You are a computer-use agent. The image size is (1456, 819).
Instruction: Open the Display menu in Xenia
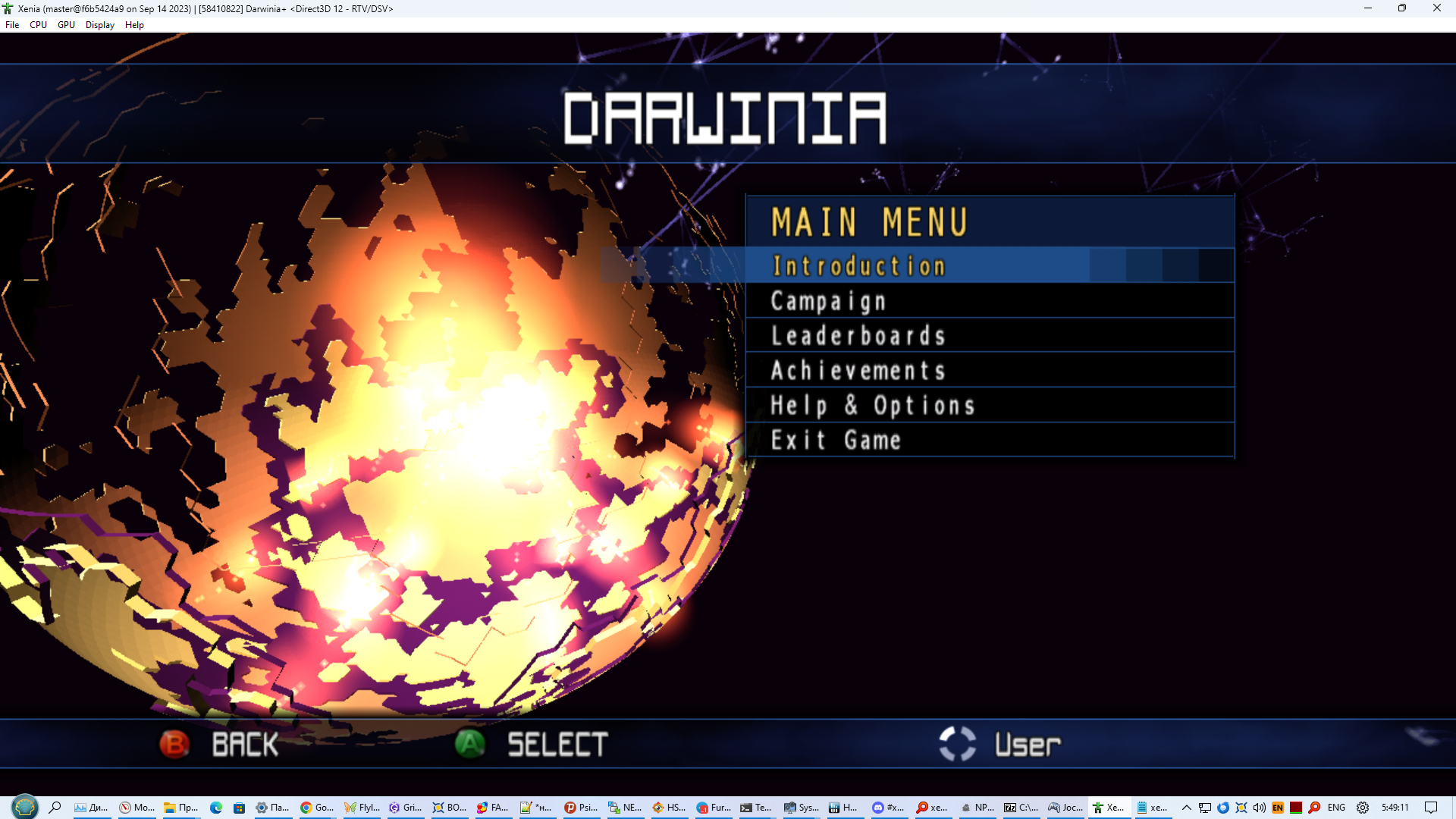point(99,24)
